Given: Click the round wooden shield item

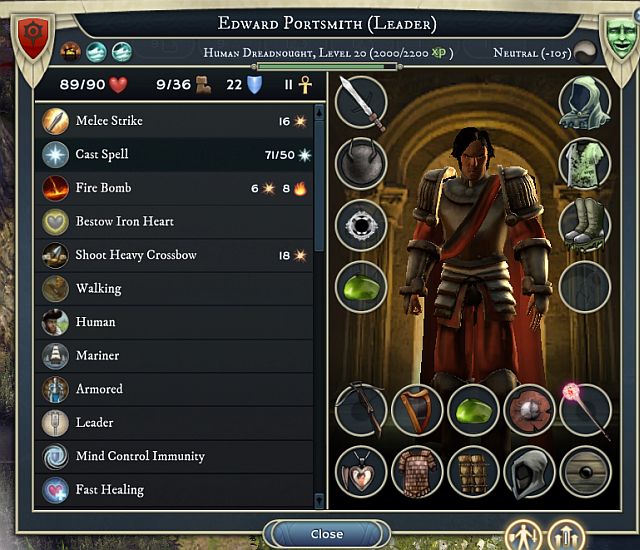Looking at the screenshot, I should (585, 472).
